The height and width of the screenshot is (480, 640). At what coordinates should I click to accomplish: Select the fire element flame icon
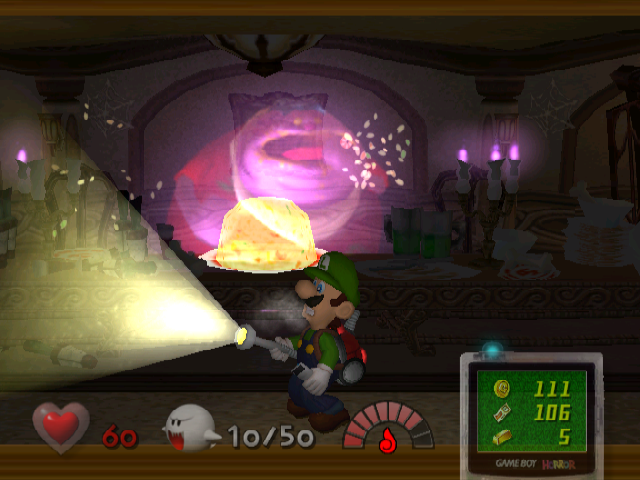click(x=389, y=438)
